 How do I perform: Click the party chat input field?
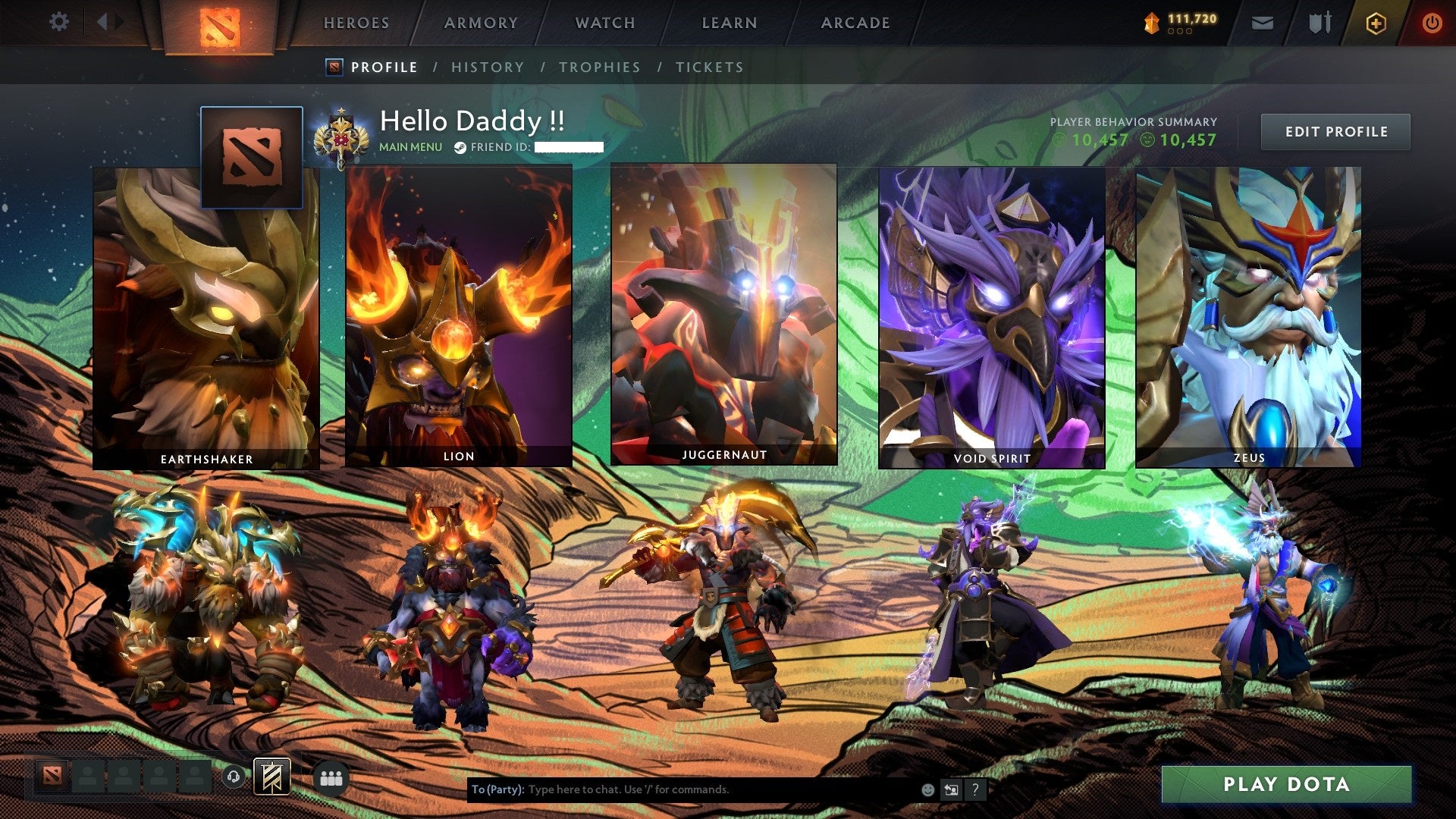point(682,789)
